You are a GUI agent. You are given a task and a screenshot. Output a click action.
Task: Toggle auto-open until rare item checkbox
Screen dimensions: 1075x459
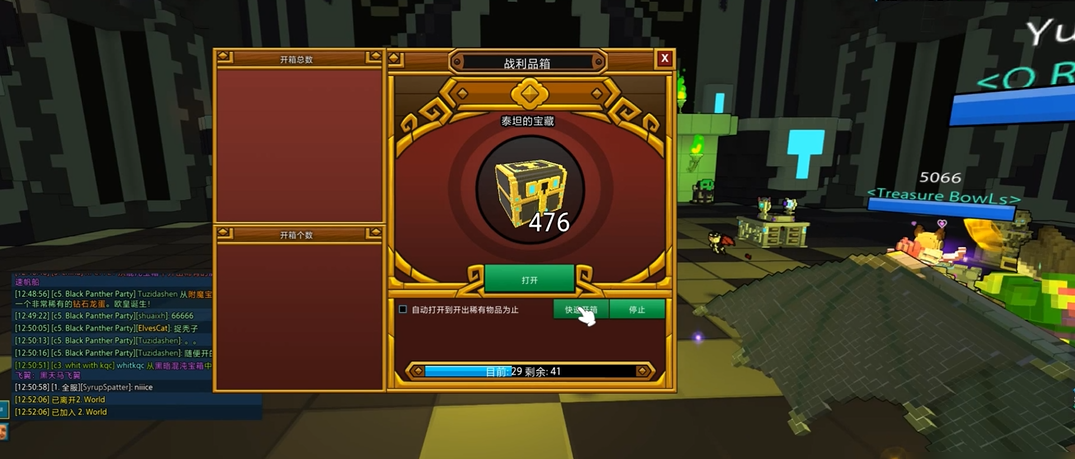click(x=403, y=310)
